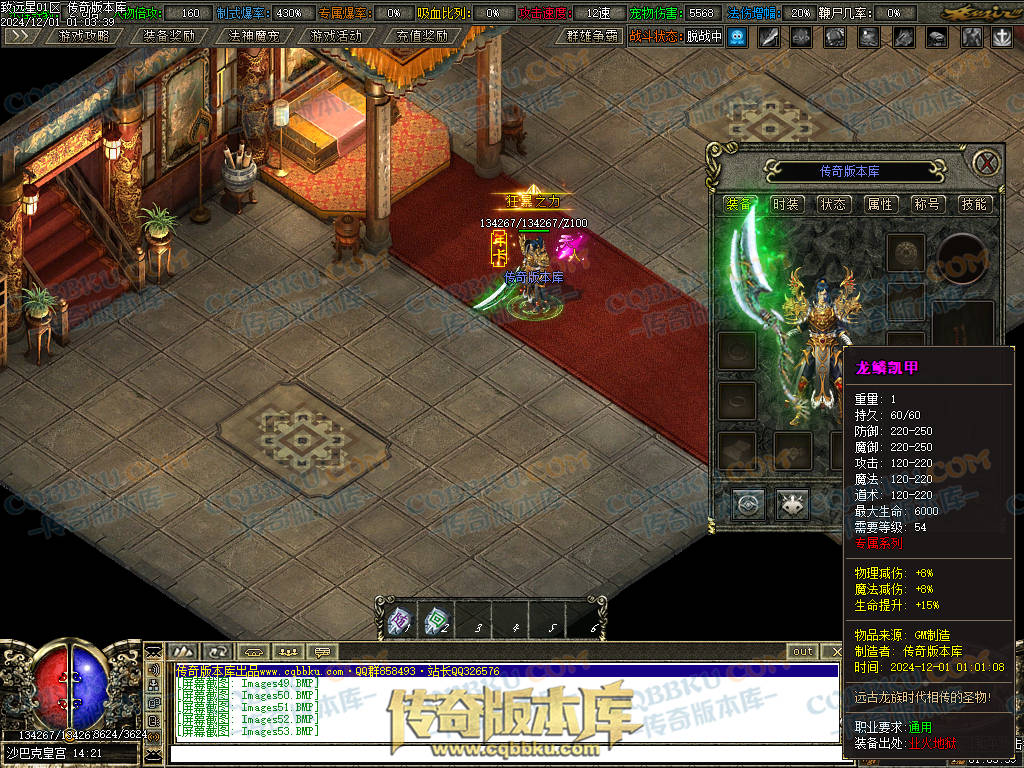
Task: Click the anchor icon in the top bar
Action: [1001, 37]
